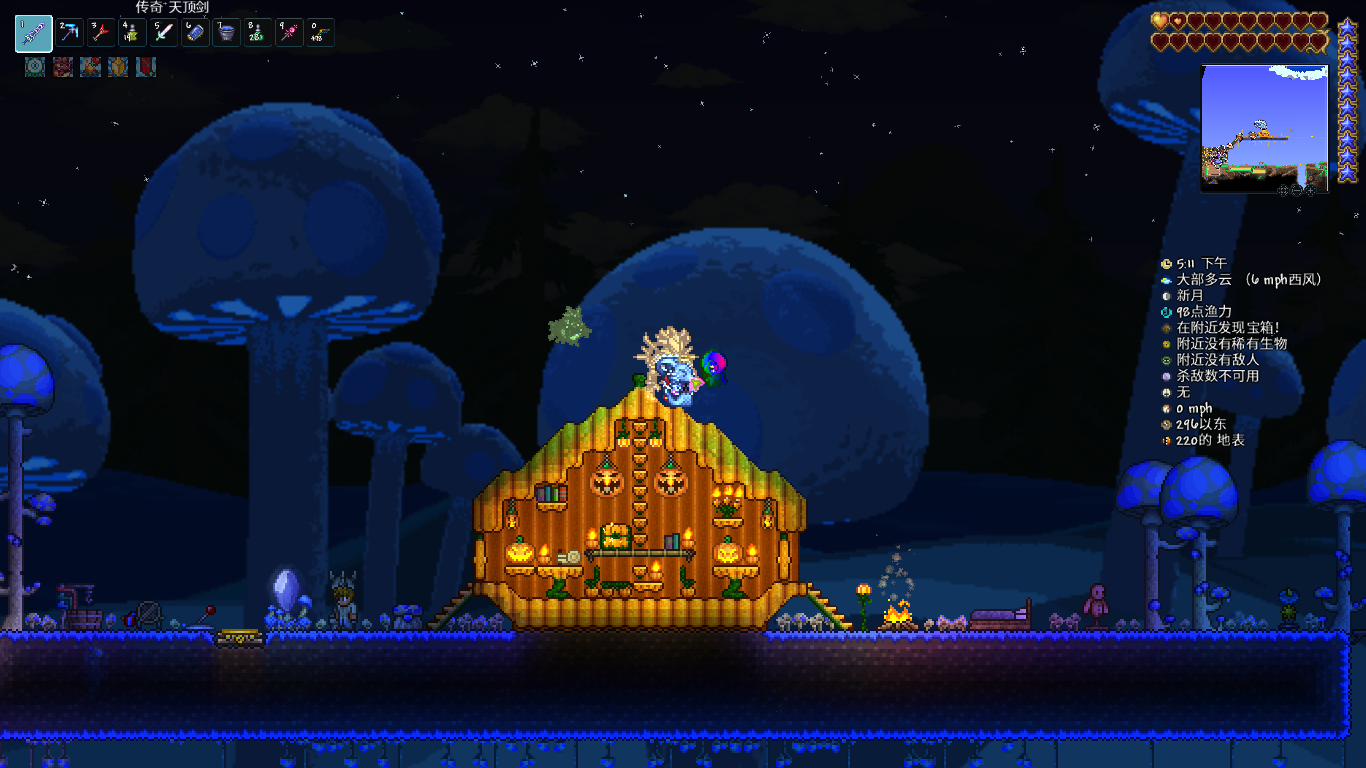1366x768 pixels.
Task: Click the minimap in the top-right corner
Action: tap(1264, 125)
